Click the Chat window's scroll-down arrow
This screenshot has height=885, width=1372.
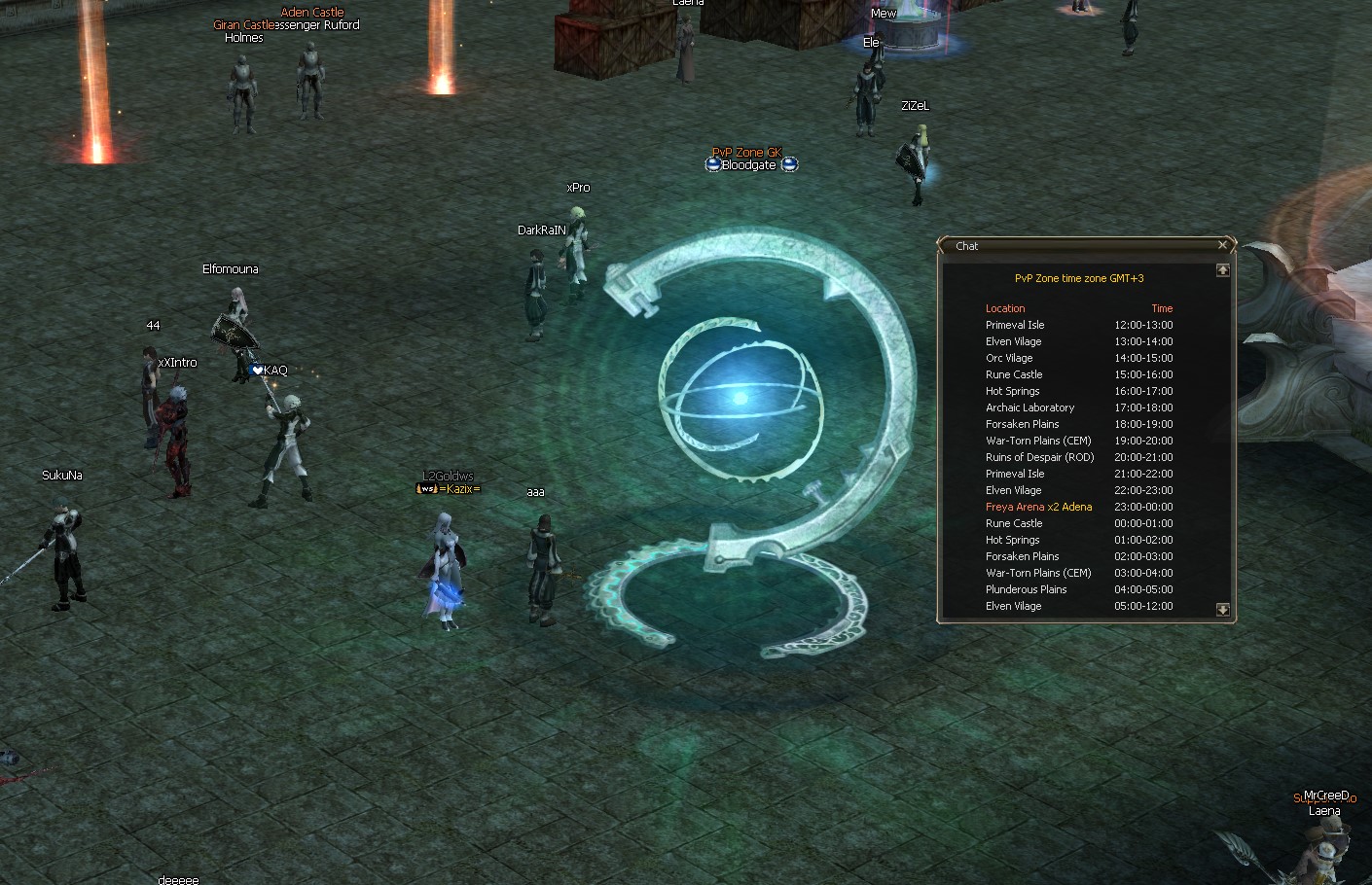[x=1222, y=610]
